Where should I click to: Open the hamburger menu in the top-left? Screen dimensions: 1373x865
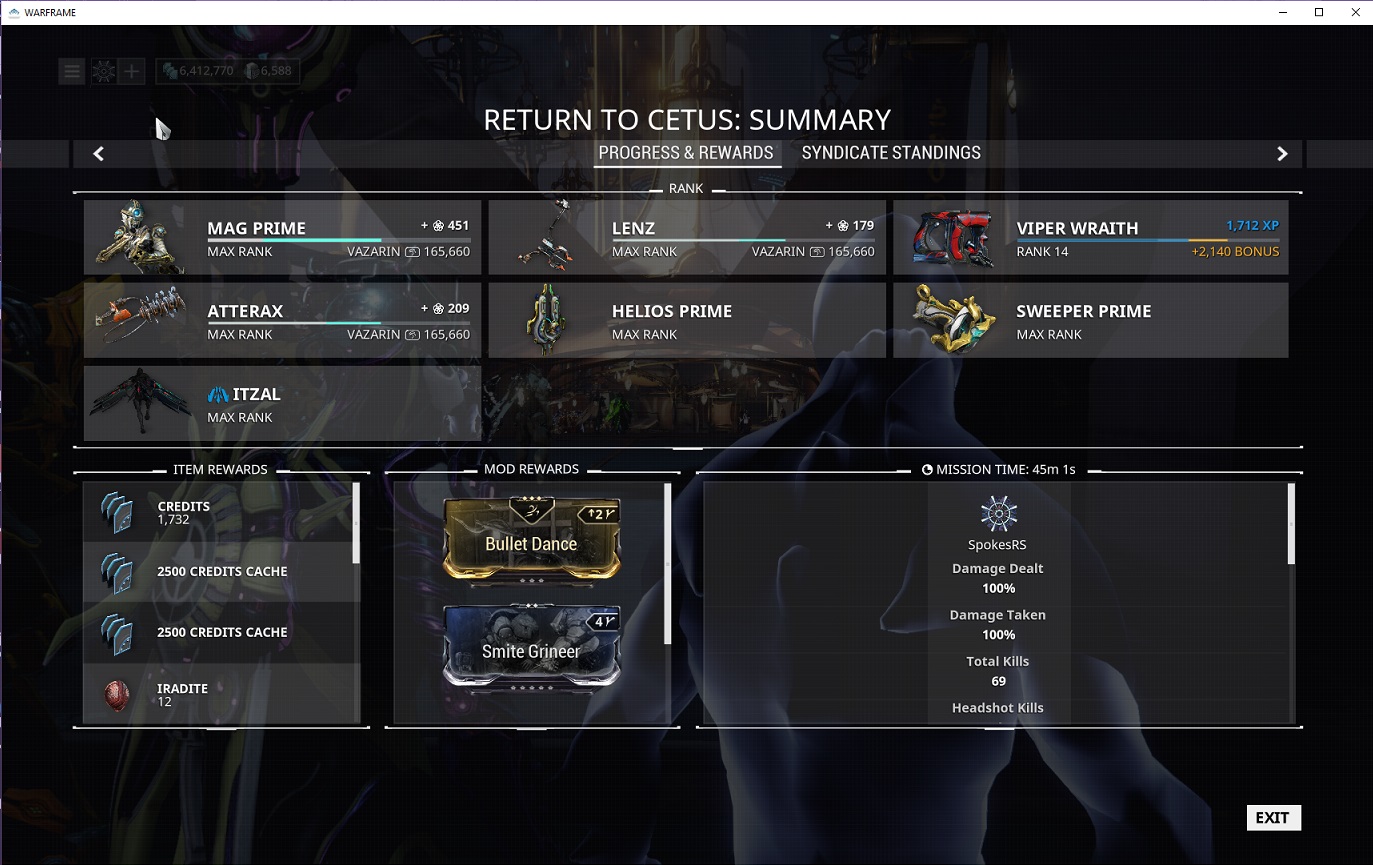(72, 71)
